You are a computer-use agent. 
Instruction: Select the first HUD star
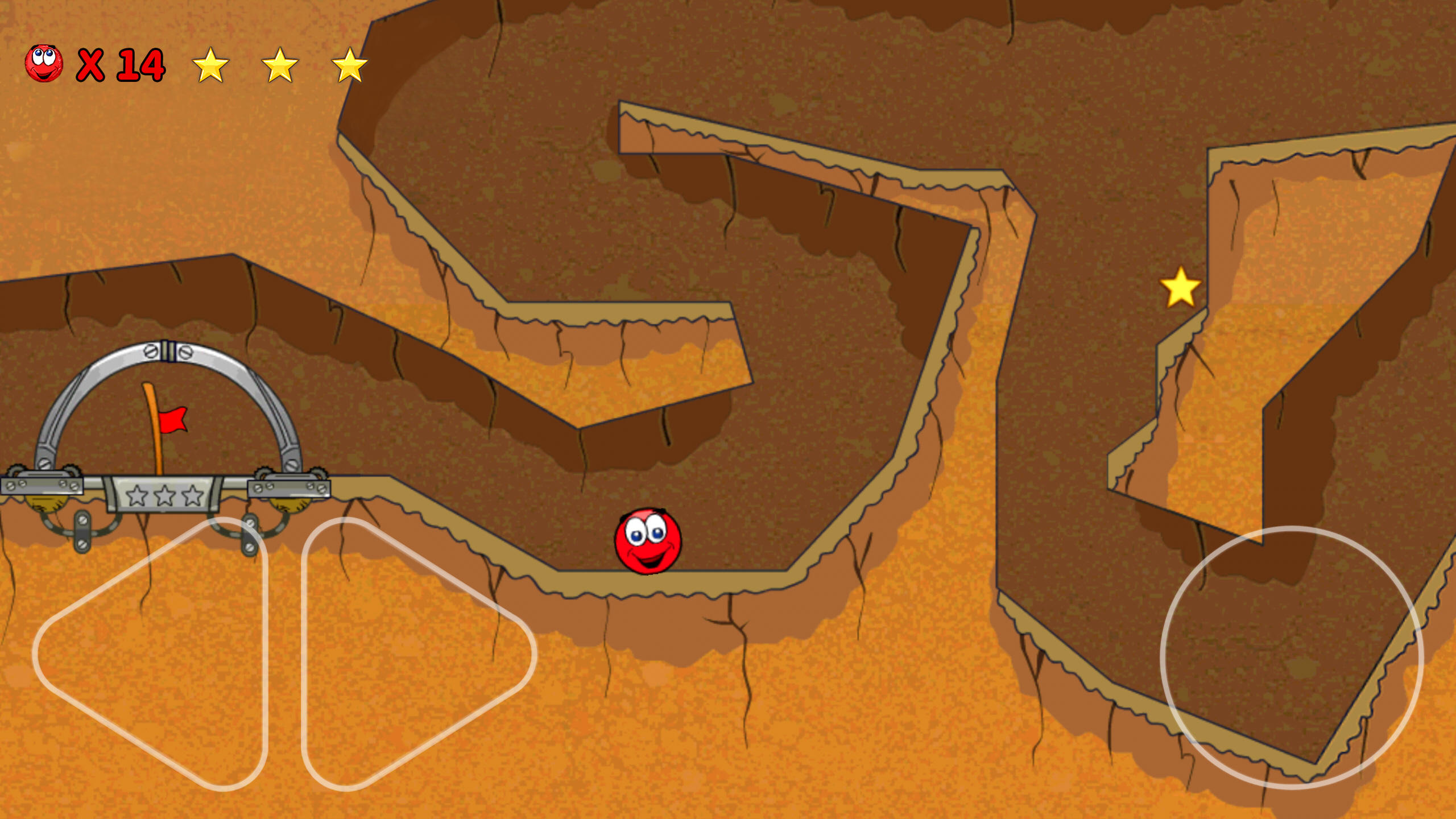click(210, 64)
